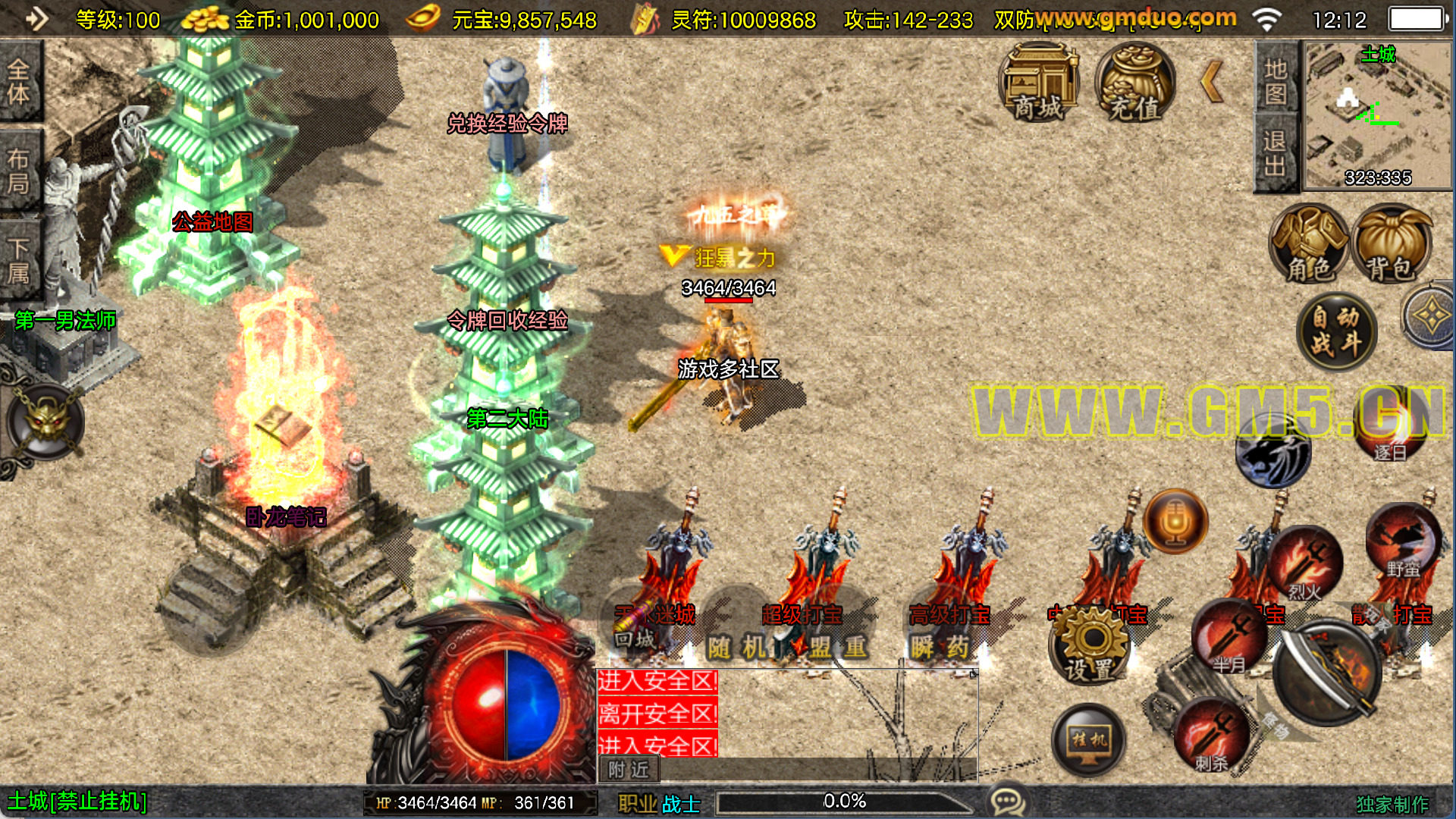The width and height of the screenshot is (1456, 819).
Task: Open the 商城 shop
Action: 1040,83
